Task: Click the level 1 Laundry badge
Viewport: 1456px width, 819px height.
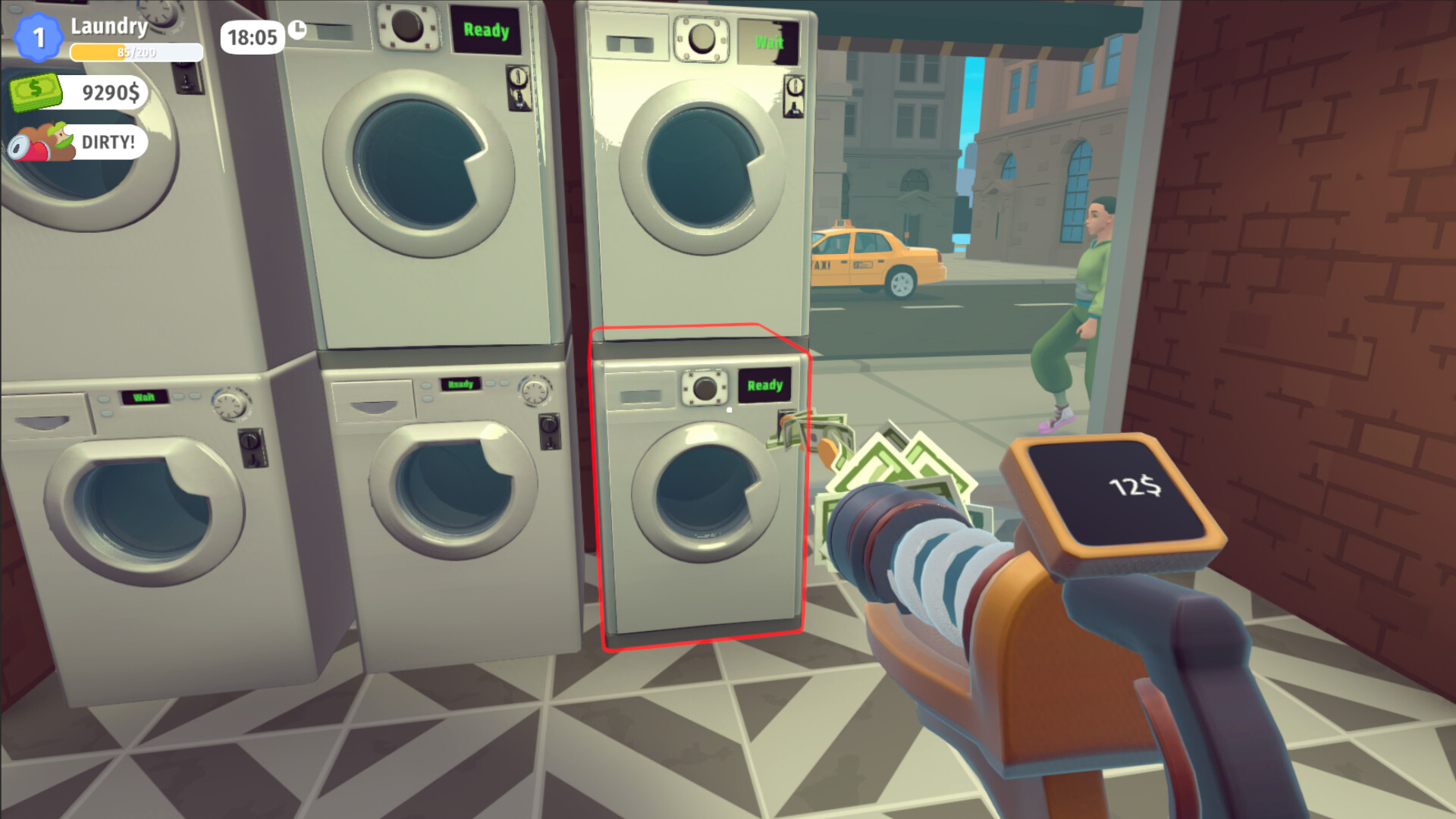Action: (39, 34)
